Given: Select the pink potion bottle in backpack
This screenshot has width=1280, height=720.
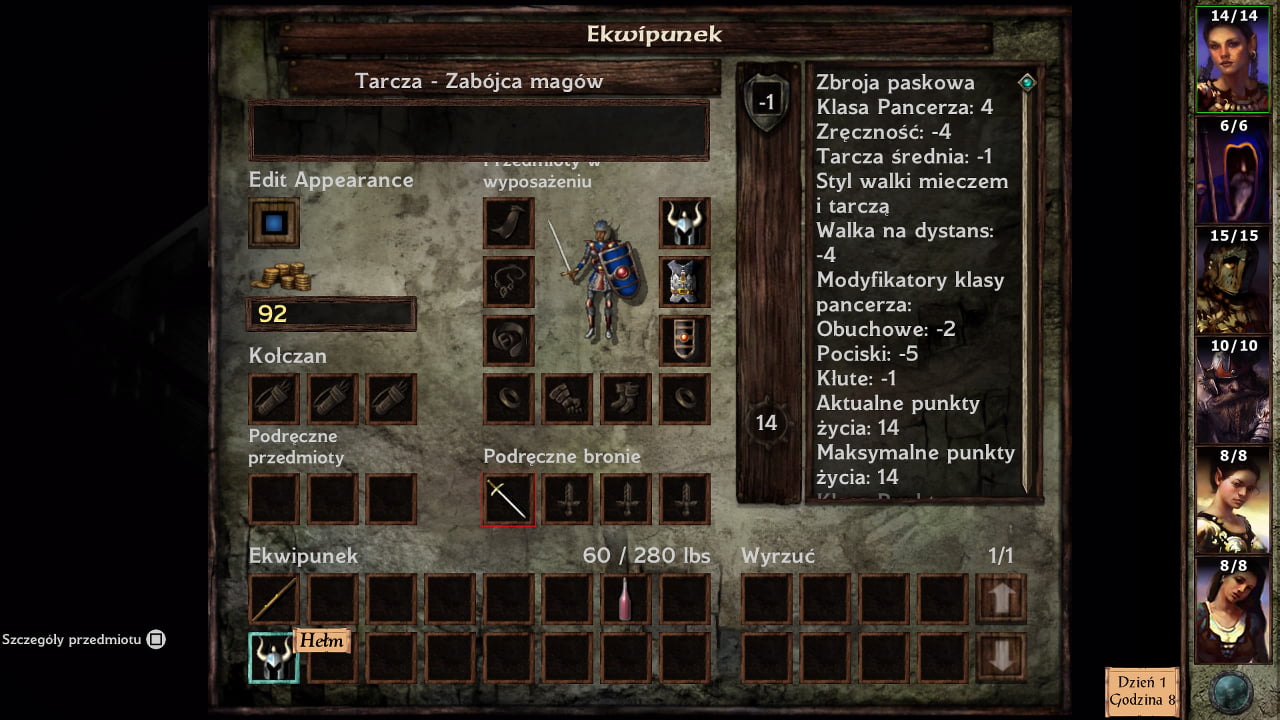Looking at the screenshot, I should tap(626, 599).
